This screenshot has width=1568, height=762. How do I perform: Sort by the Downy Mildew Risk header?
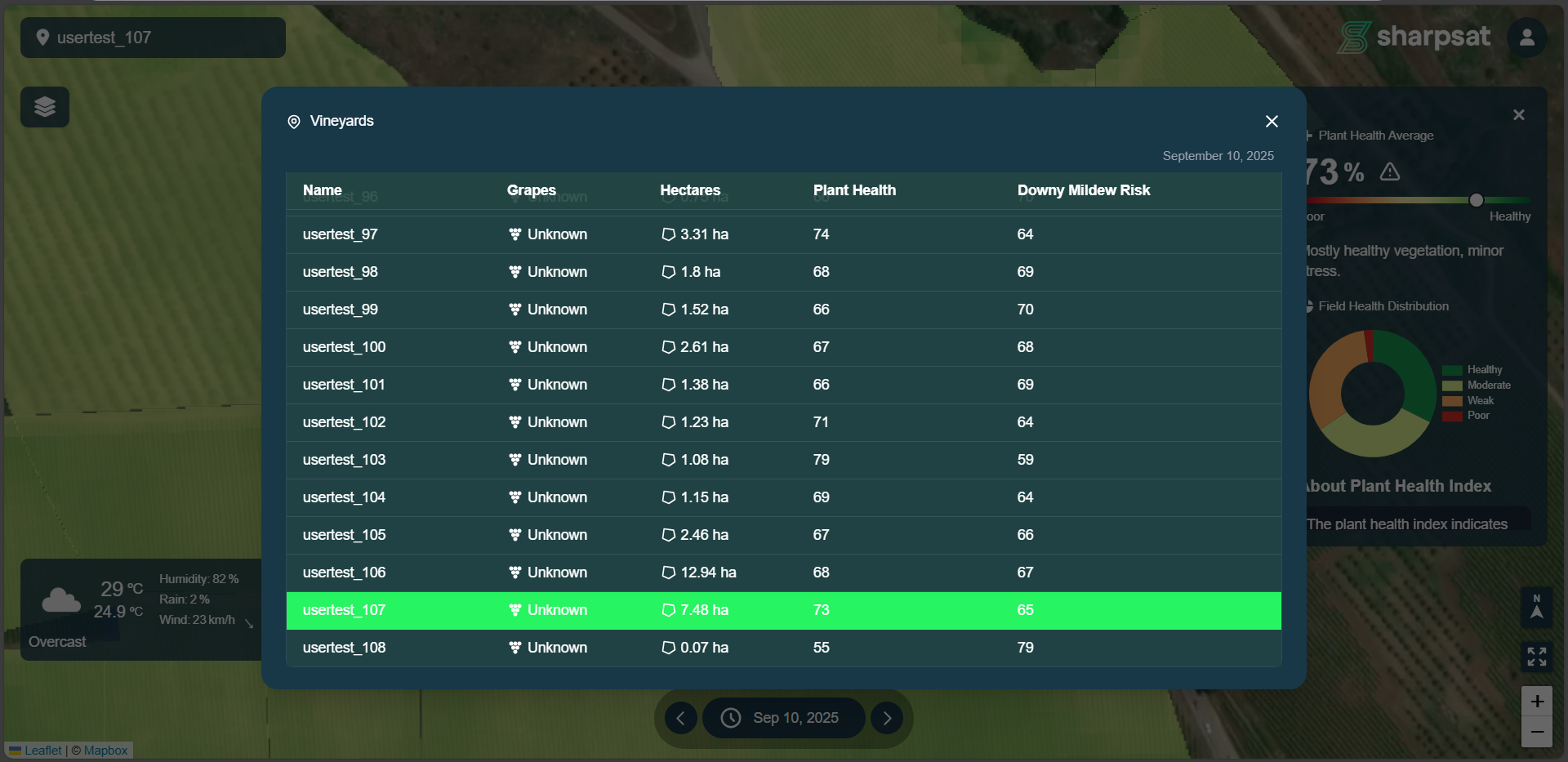[x=1083, y=190]
